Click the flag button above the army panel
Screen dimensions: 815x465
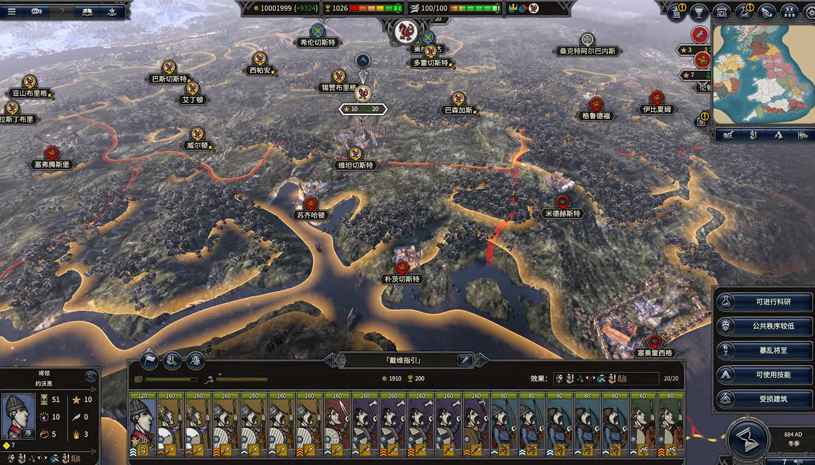coord(149,360)
